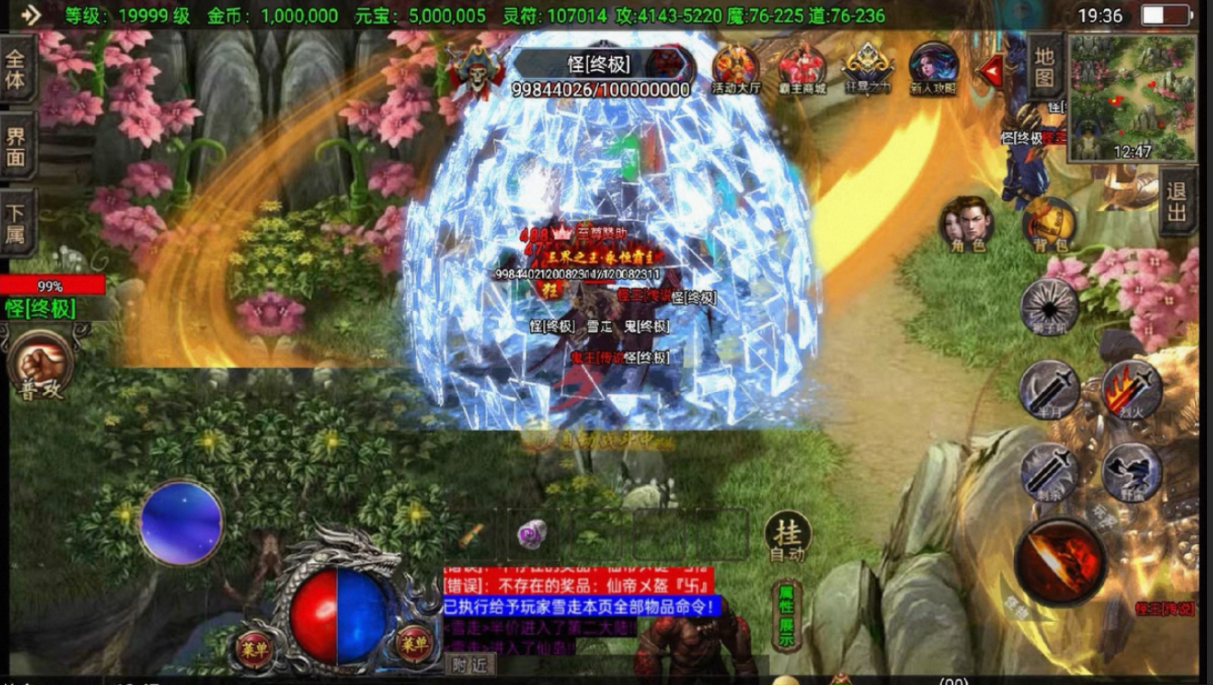Select the 全体 tab on the left

coord(17,68)
